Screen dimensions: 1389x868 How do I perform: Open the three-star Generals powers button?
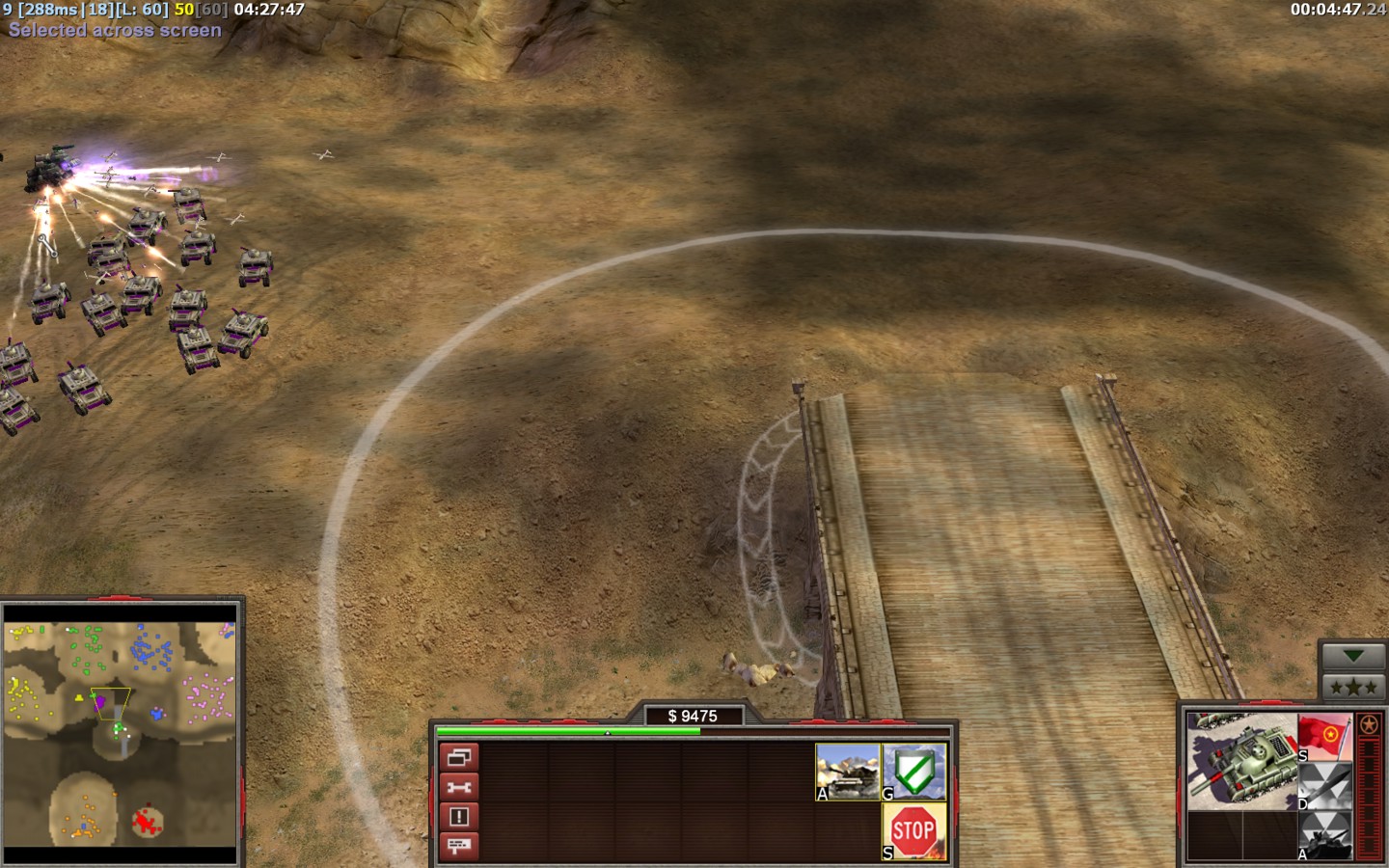point(1352,688)
